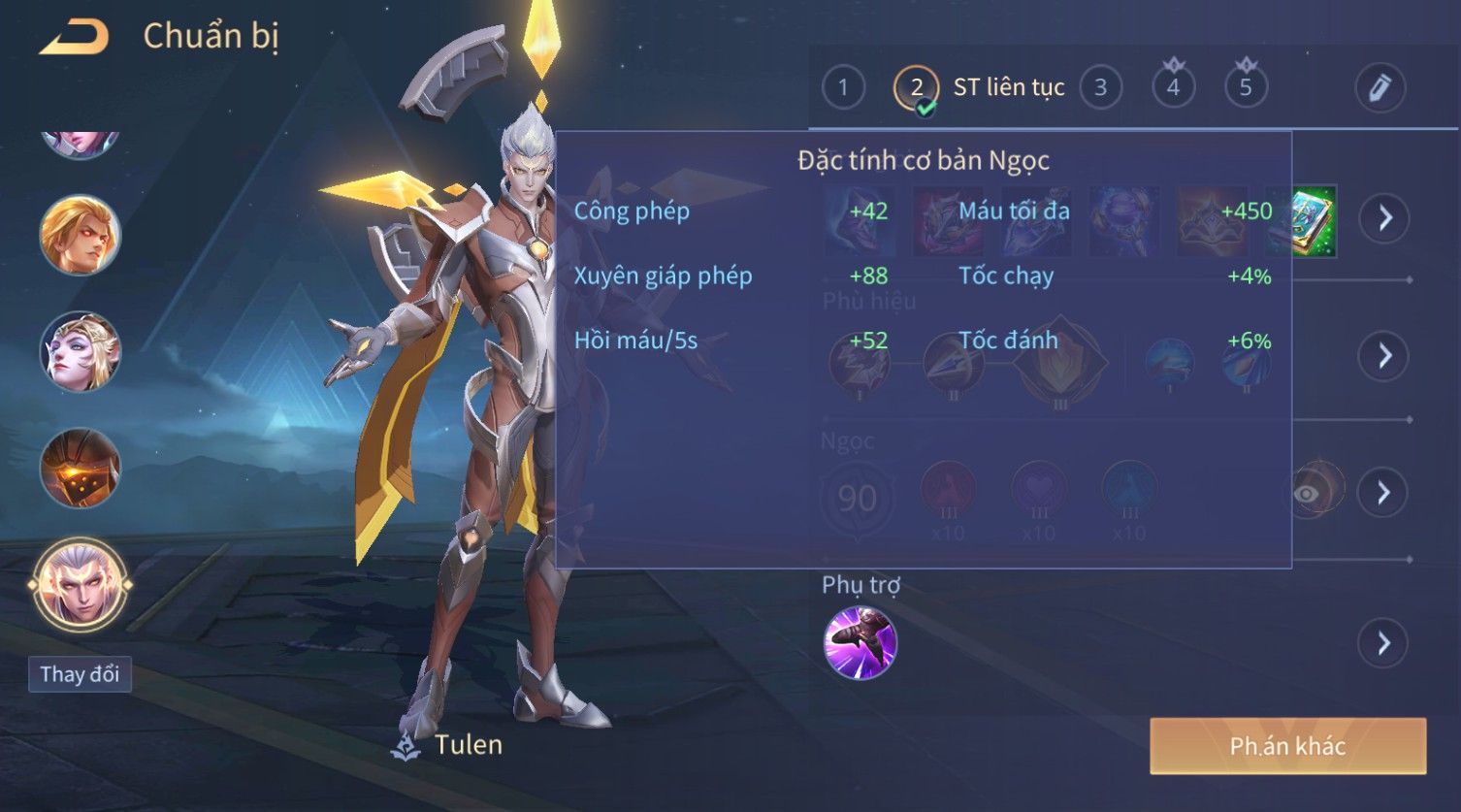Select preset tab 1

click(x=843, y=87)
